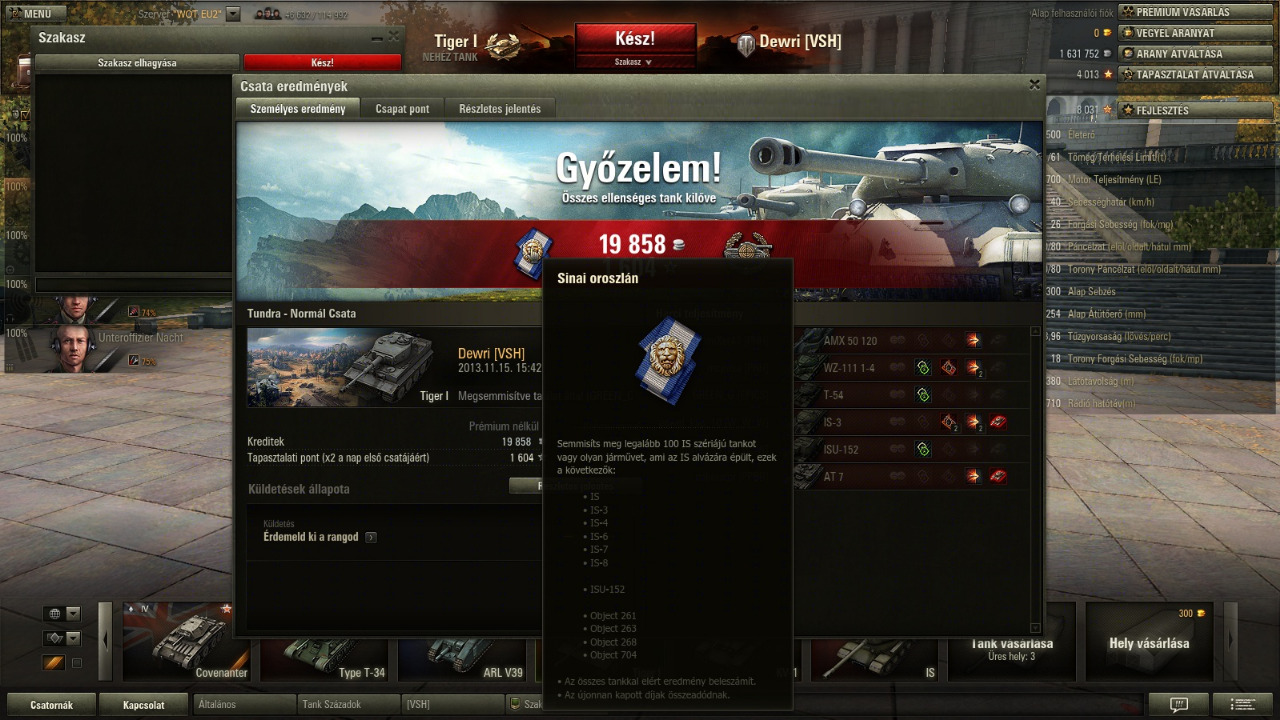Open the Részletes jelentés tab
This screenshot has width=1280, height=720.
point(500,109)
